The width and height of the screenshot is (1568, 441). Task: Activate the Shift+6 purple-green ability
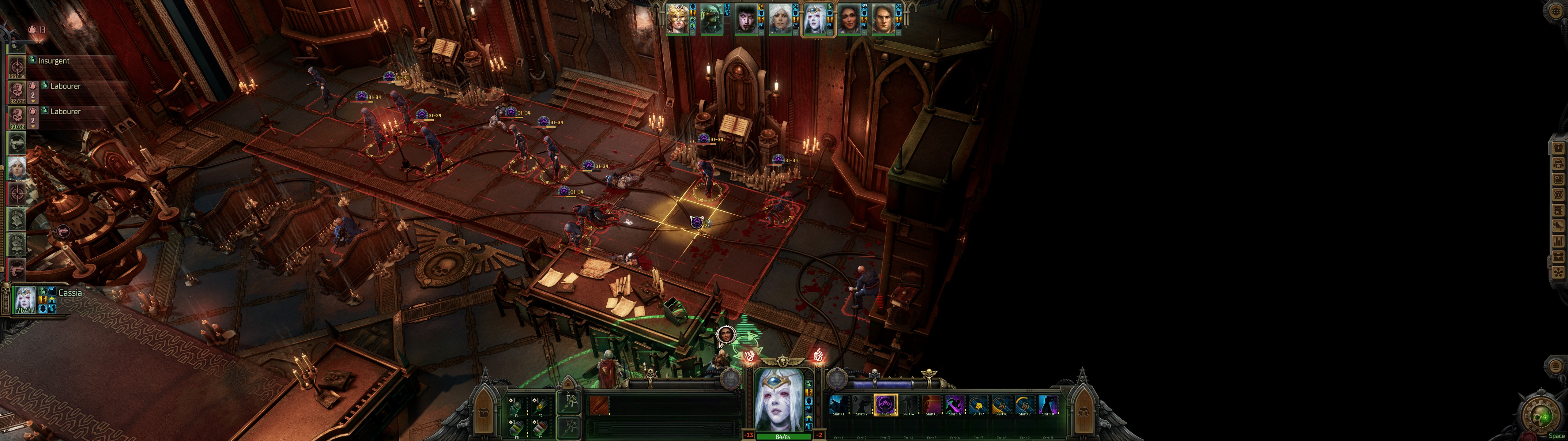(x=955, y=405)
